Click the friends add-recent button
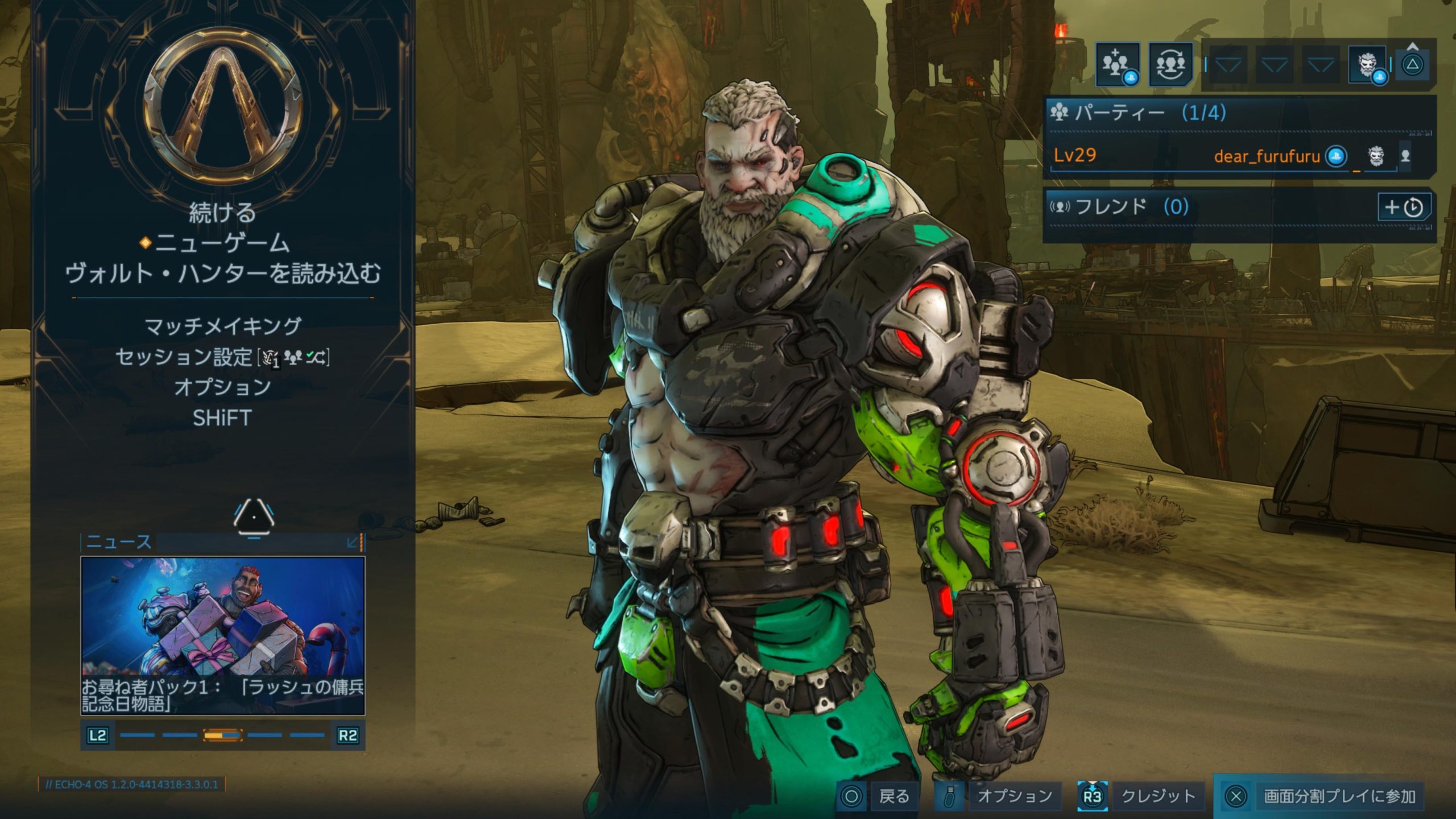 (x=1404, y=207)
